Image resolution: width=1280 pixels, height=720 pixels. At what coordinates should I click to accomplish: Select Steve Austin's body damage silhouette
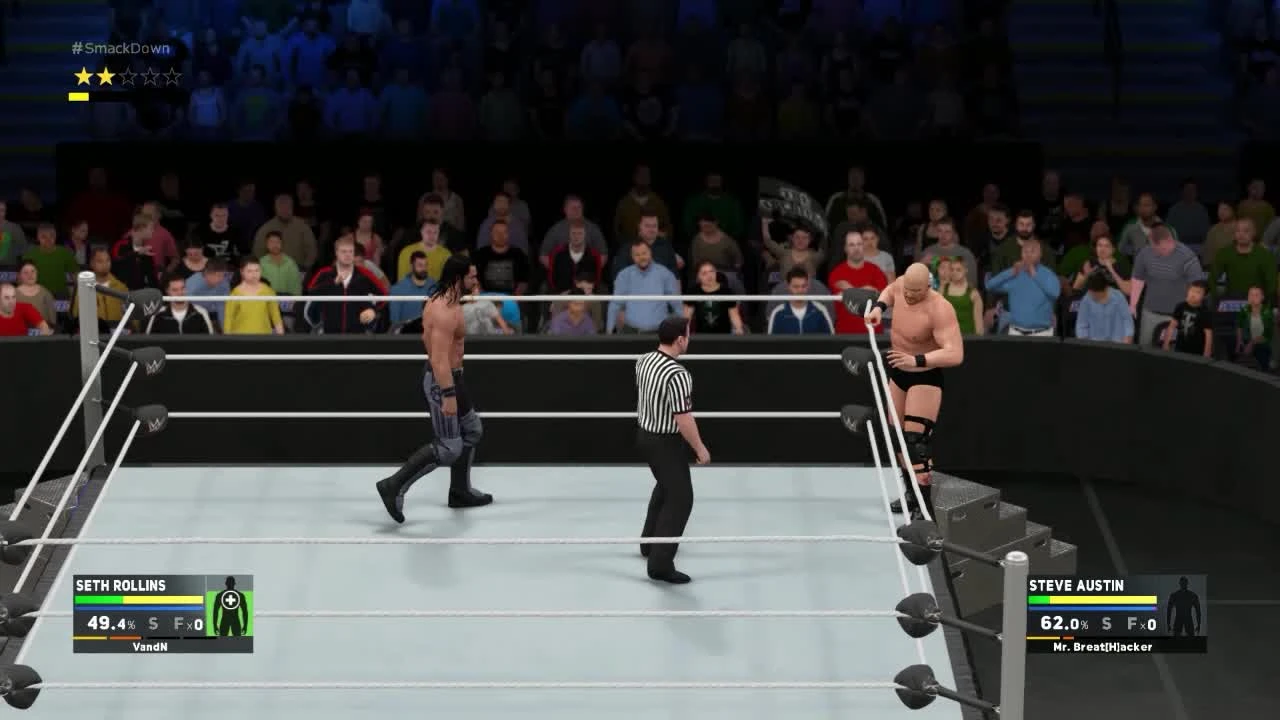tap(1183, 608)
